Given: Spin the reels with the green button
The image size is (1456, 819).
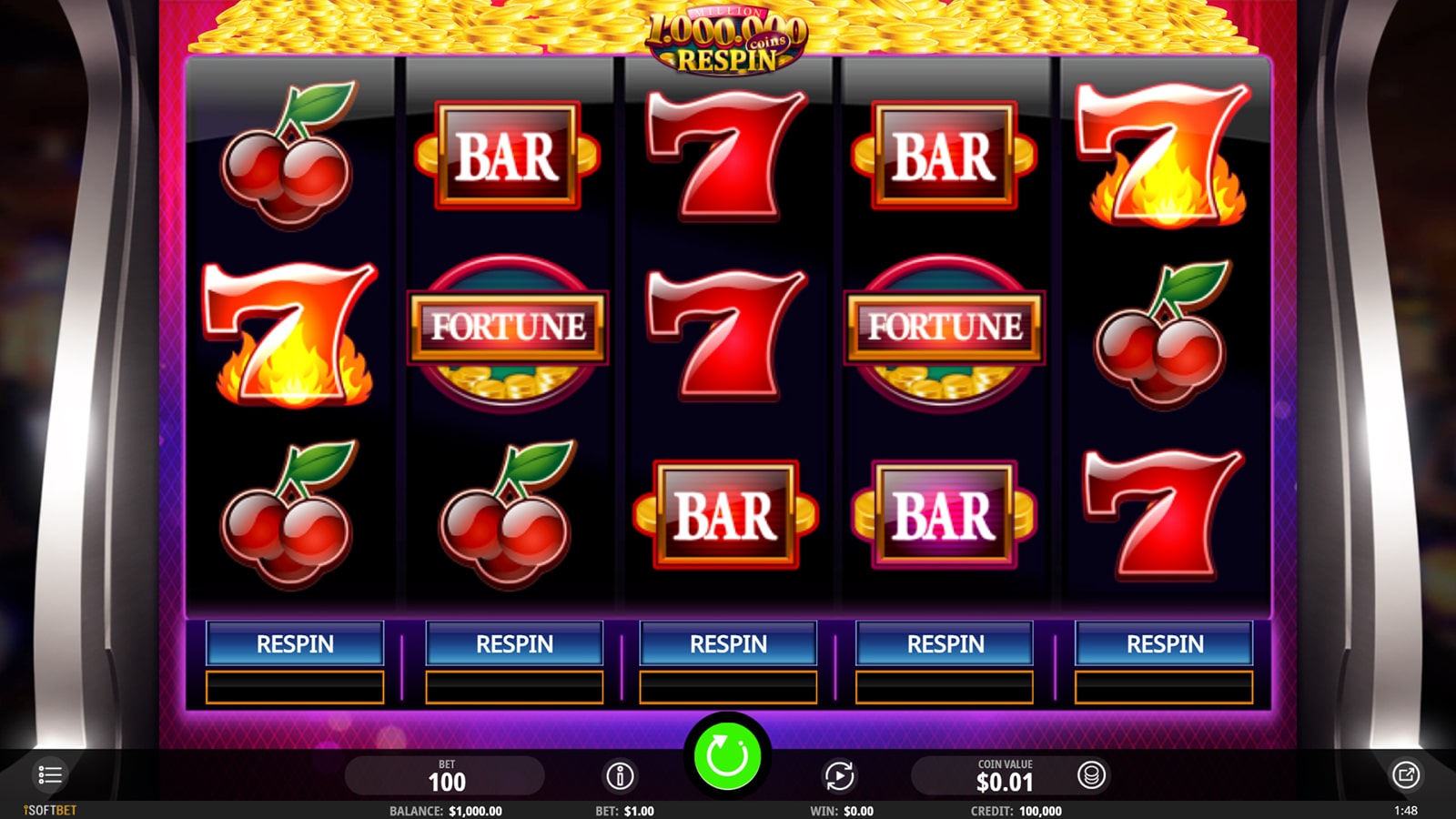Looking at the screenshot, I should pyautogui.click(x=727, y=755).
